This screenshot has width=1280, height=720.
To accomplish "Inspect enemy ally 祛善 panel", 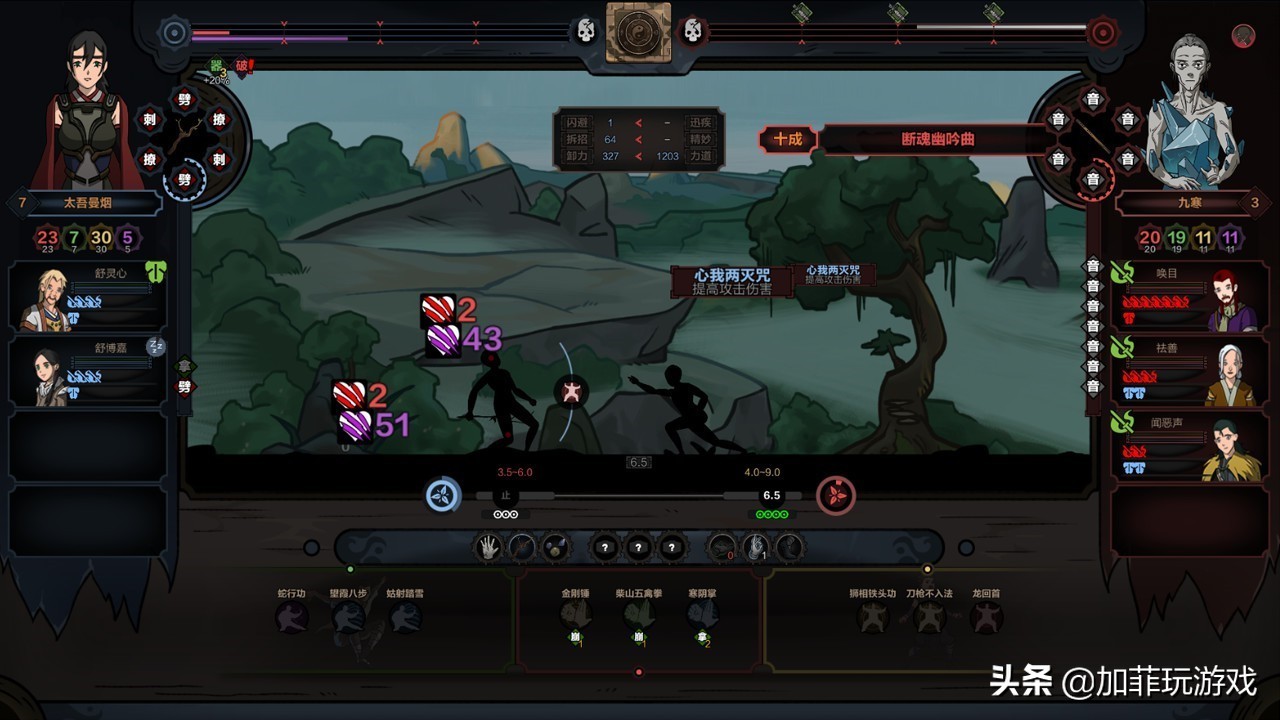I will pos(1185,372).
